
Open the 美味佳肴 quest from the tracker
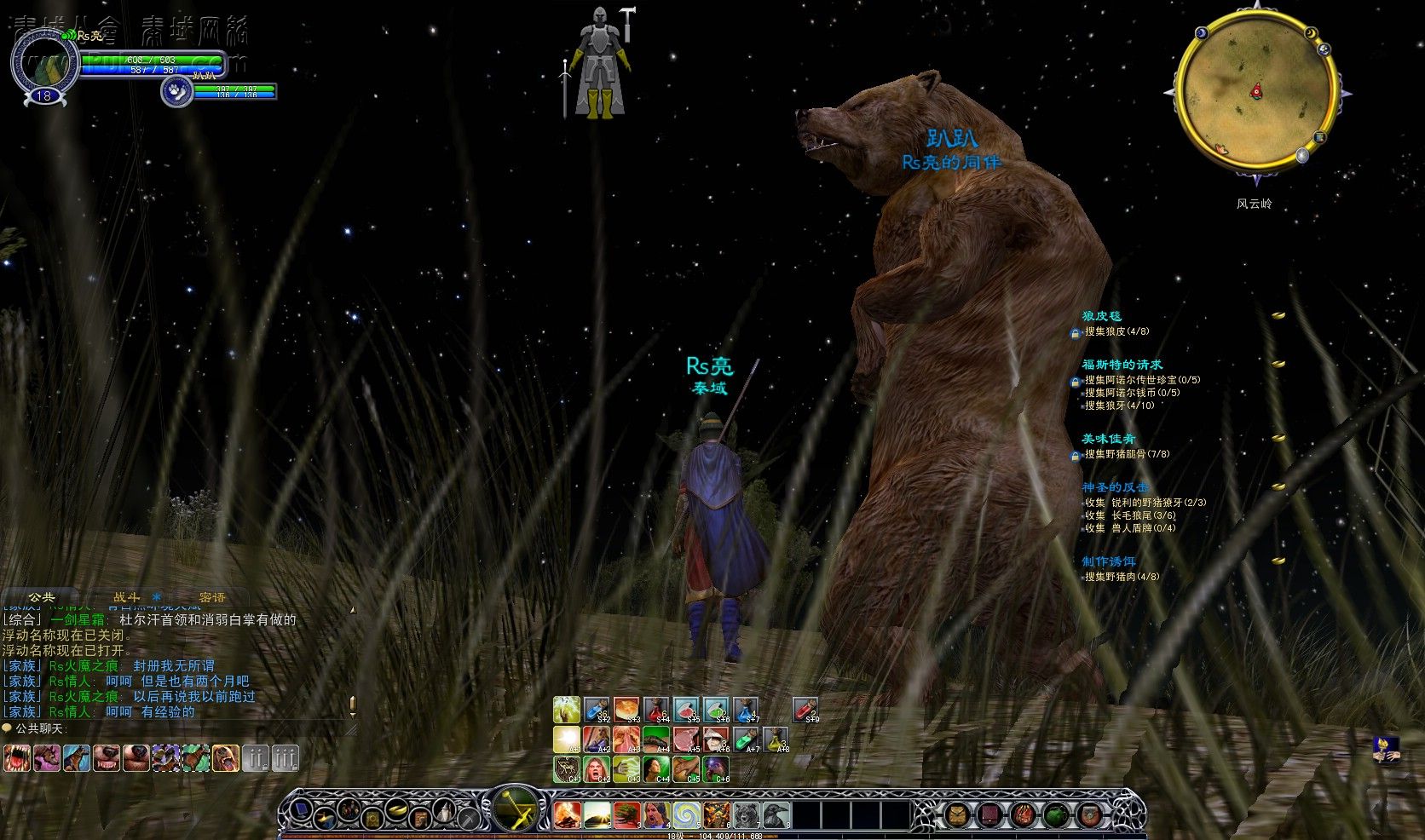pos(1108,439)
